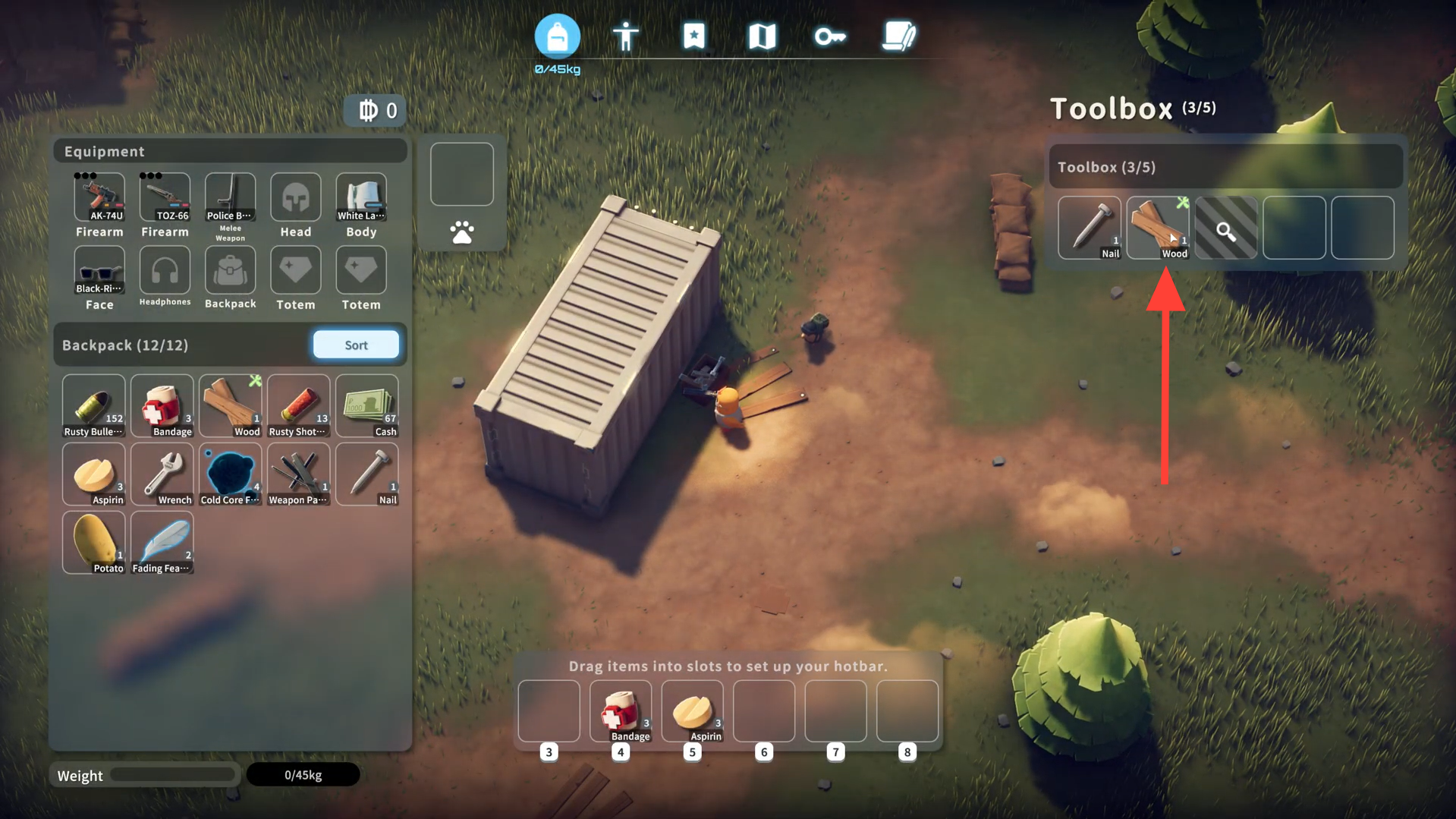
Task: Open the character stats tab
Action: point(625,36)
